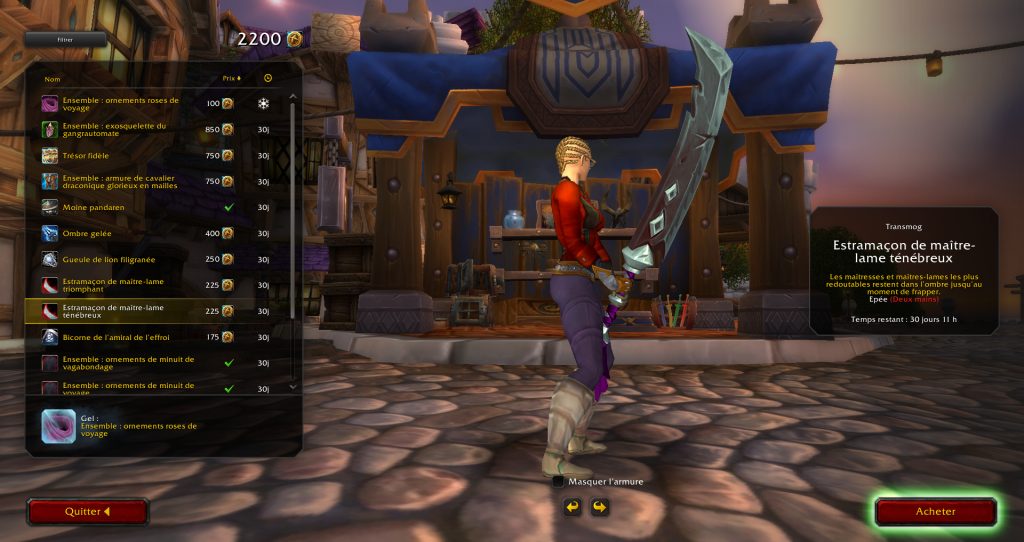Sort the list by Prix column
Image resolution: width=1024 pixels, height=542 pixels.
click(230, 78)
